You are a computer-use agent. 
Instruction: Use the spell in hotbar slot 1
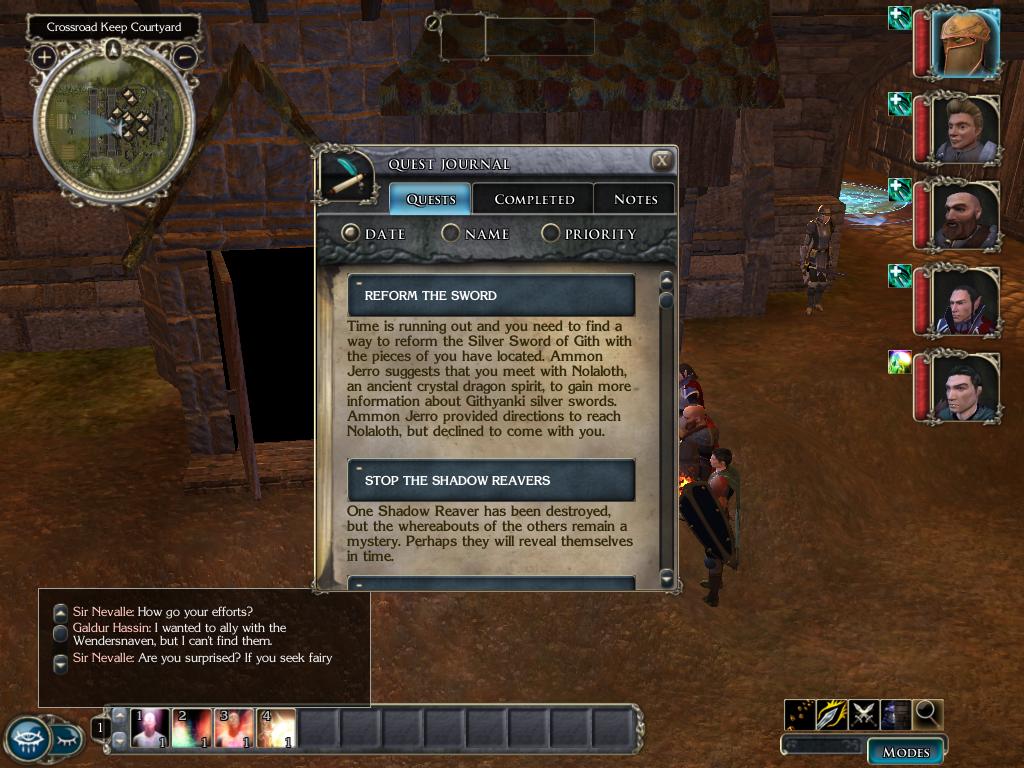tap(150, 728)
